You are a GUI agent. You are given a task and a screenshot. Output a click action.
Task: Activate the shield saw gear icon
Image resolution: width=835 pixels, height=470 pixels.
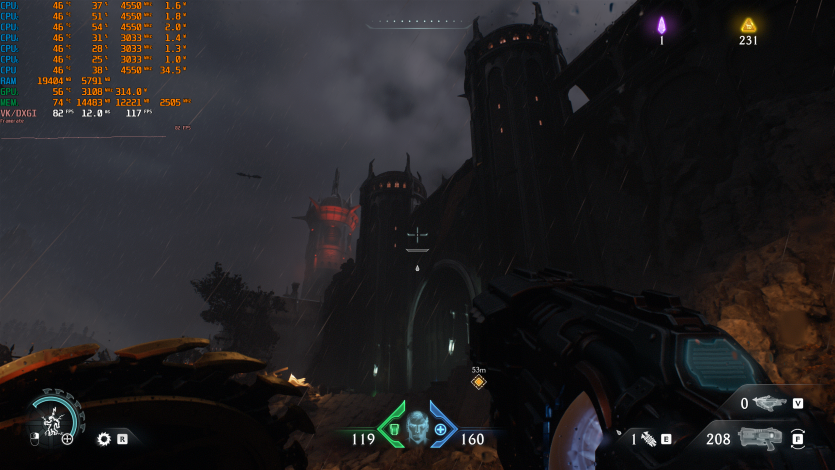coord(103,438)
